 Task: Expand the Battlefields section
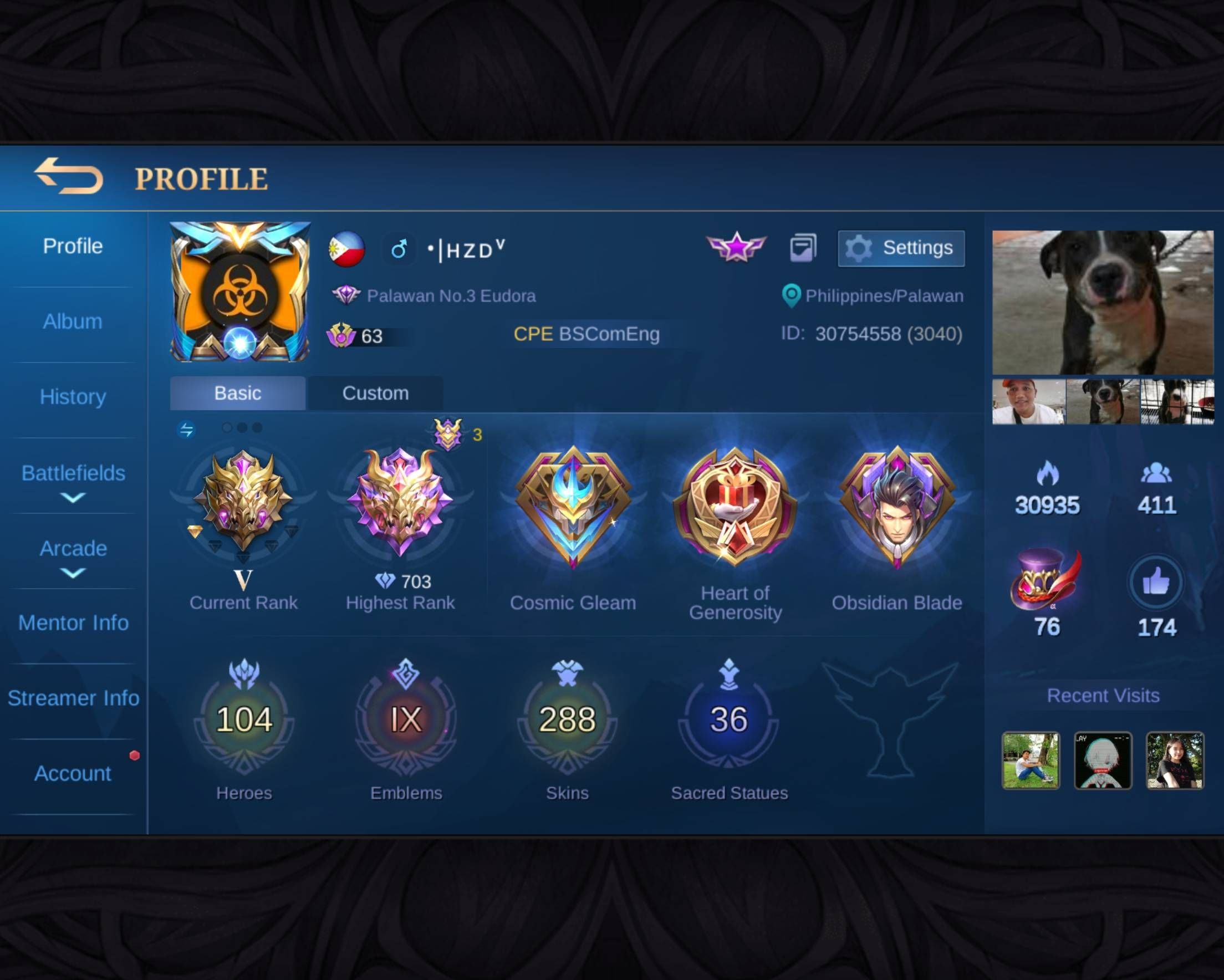73,483
